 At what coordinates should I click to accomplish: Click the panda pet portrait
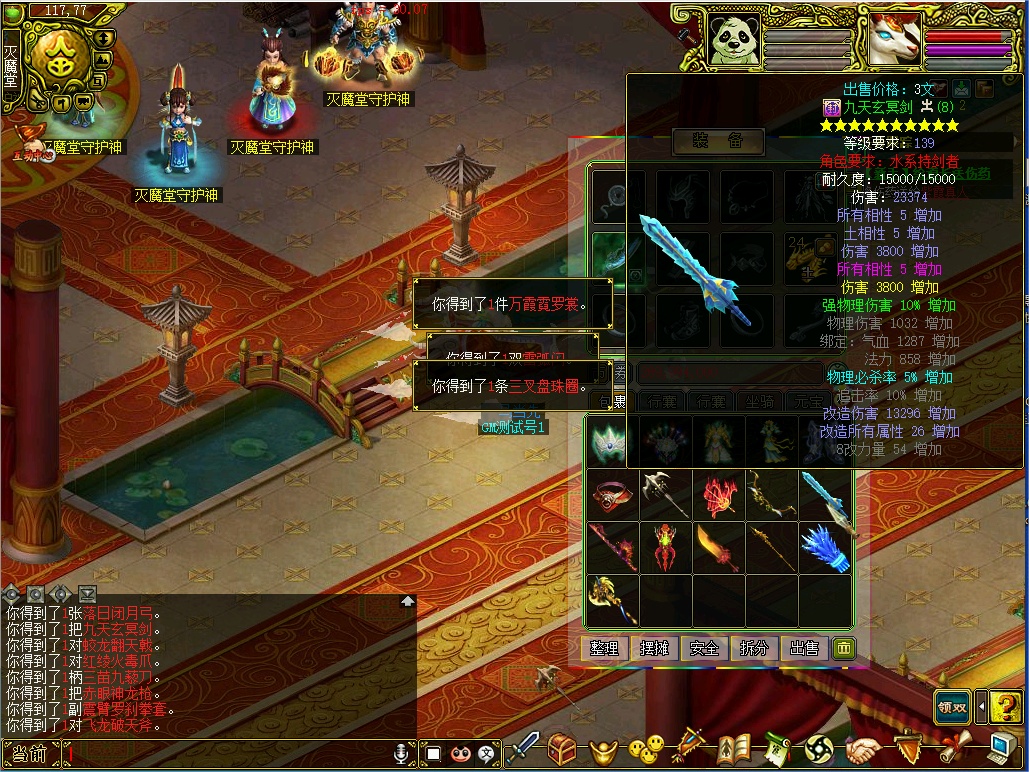(x=735, y=42)
